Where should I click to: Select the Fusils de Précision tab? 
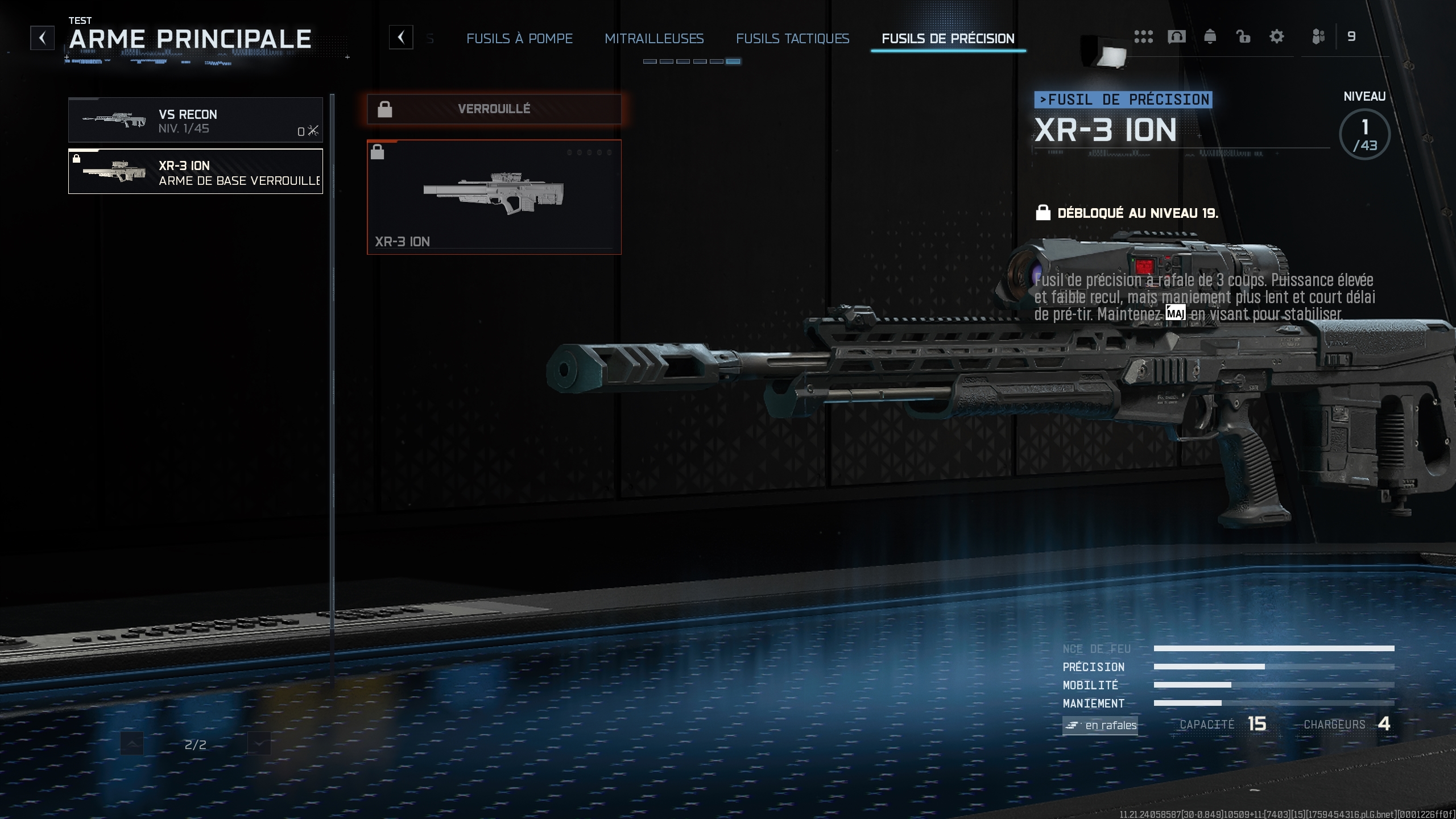pyautogui.click(x=948, y=39)
